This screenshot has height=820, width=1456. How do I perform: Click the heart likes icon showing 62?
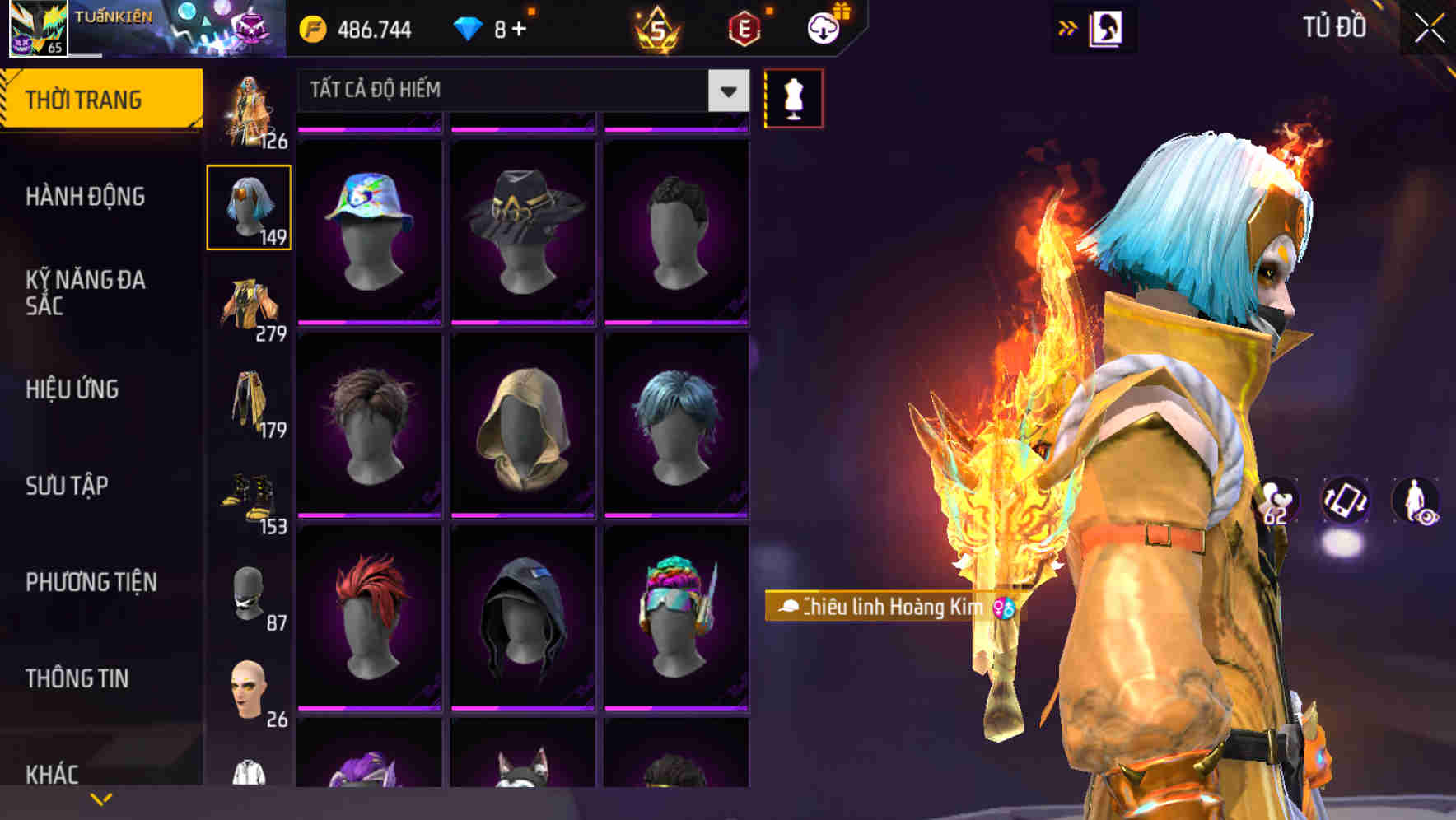1277,502
